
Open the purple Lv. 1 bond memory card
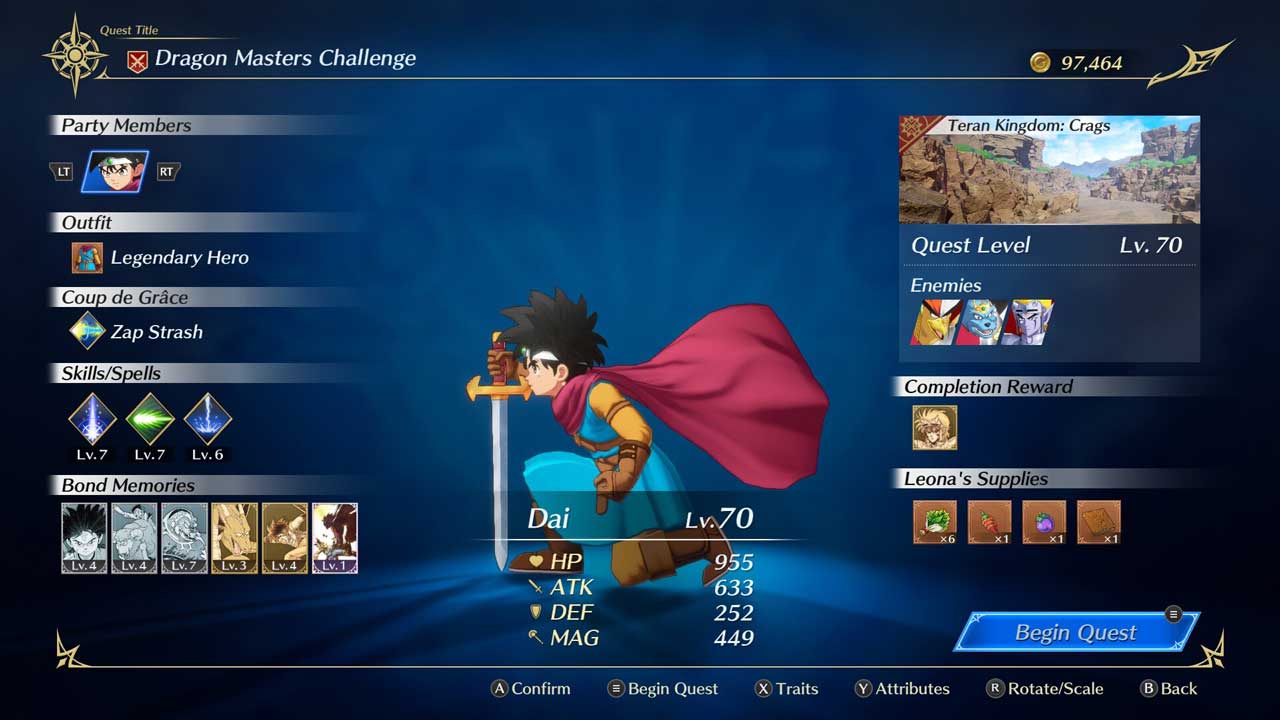[335, 538]
